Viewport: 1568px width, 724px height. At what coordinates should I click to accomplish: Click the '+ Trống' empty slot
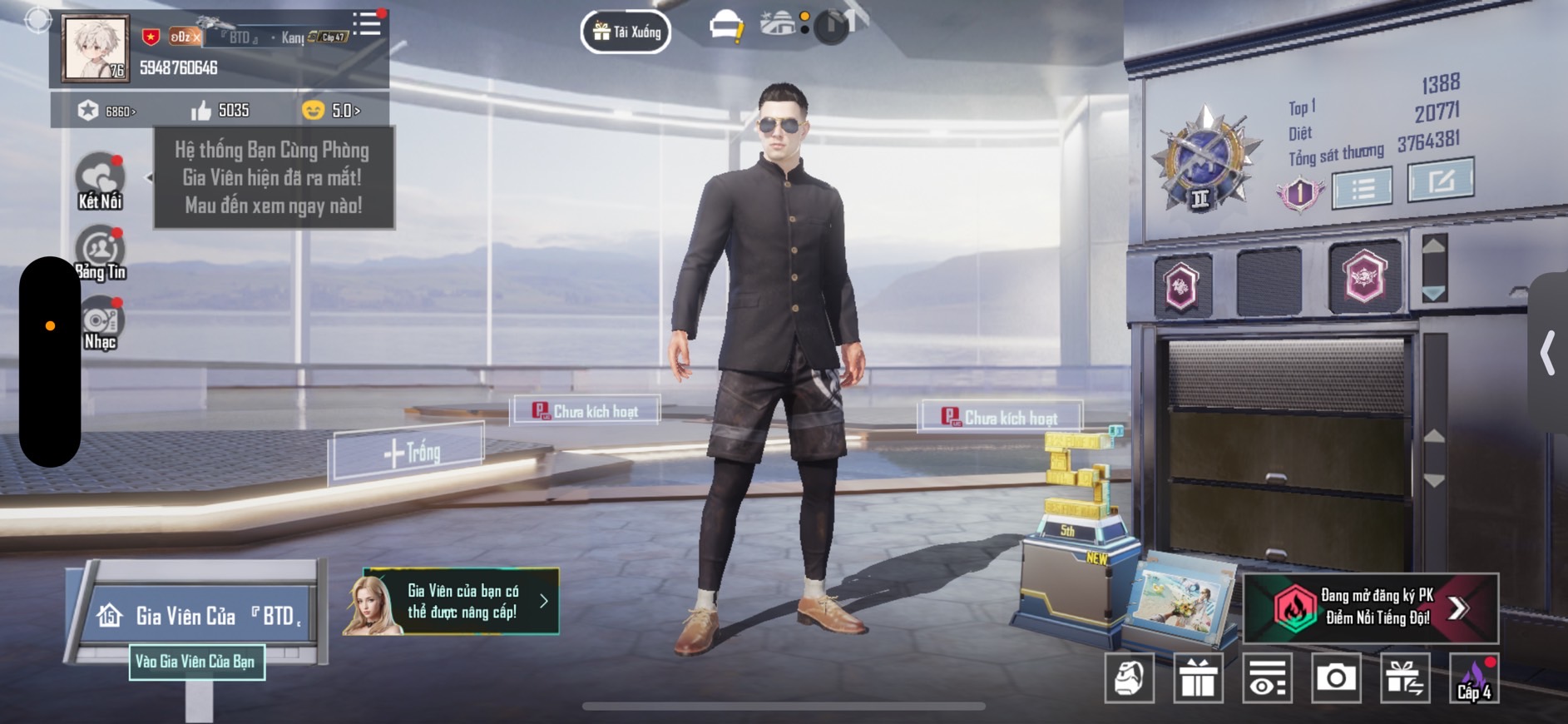point(410,452)
